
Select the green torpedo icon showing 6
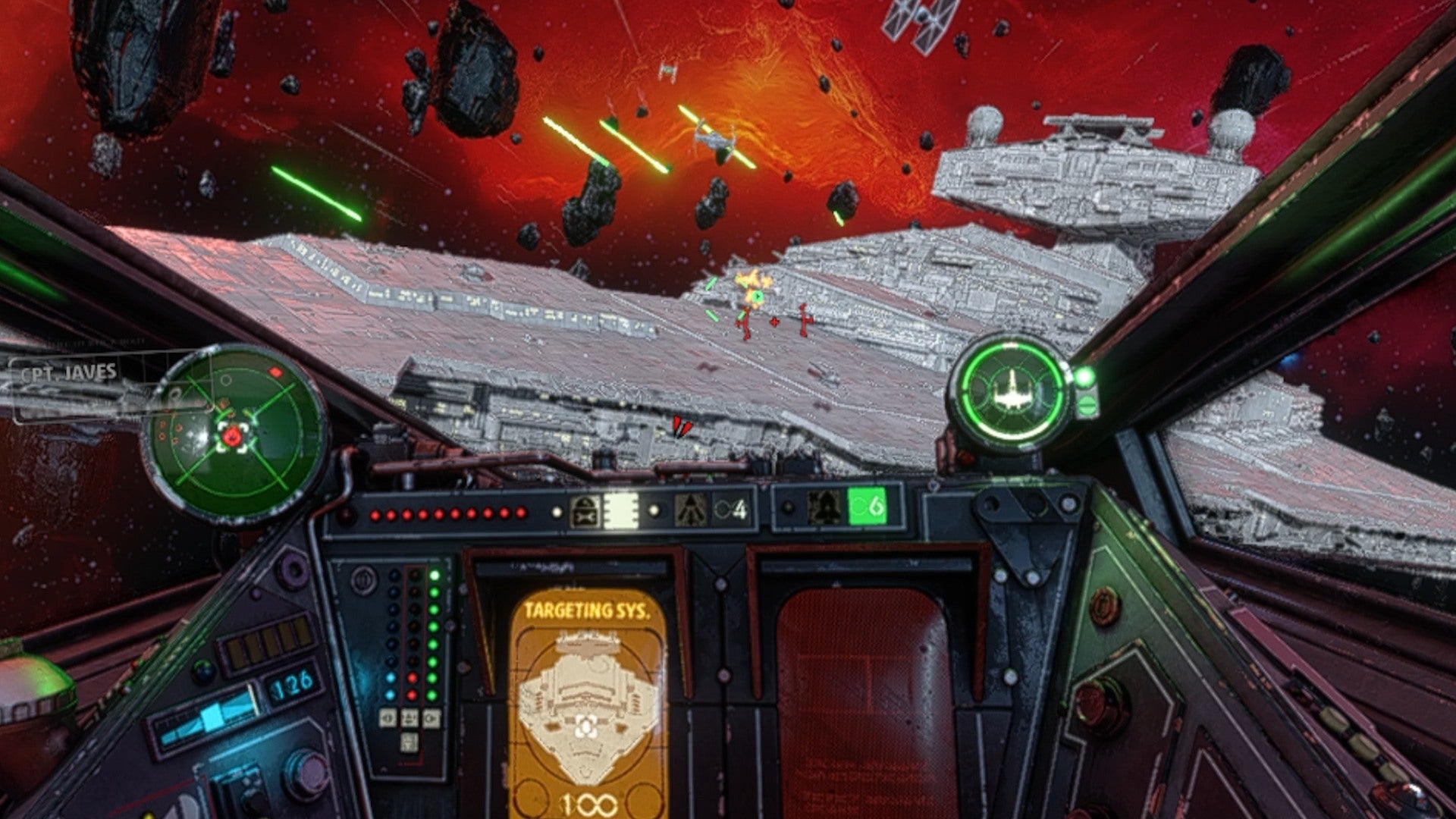click(x=866, y=506)
